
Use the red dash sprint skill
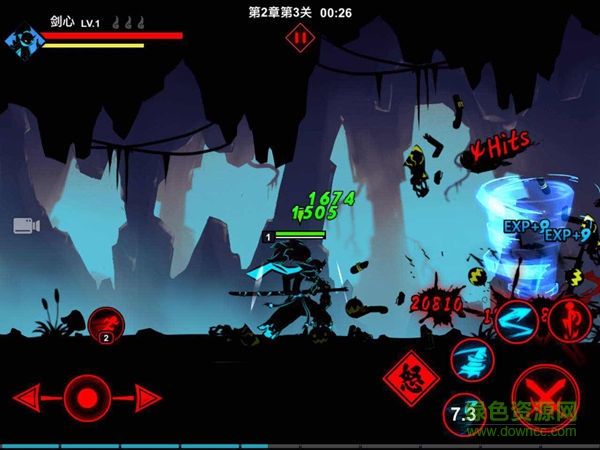pyautogui.click(x=104, y=324)
